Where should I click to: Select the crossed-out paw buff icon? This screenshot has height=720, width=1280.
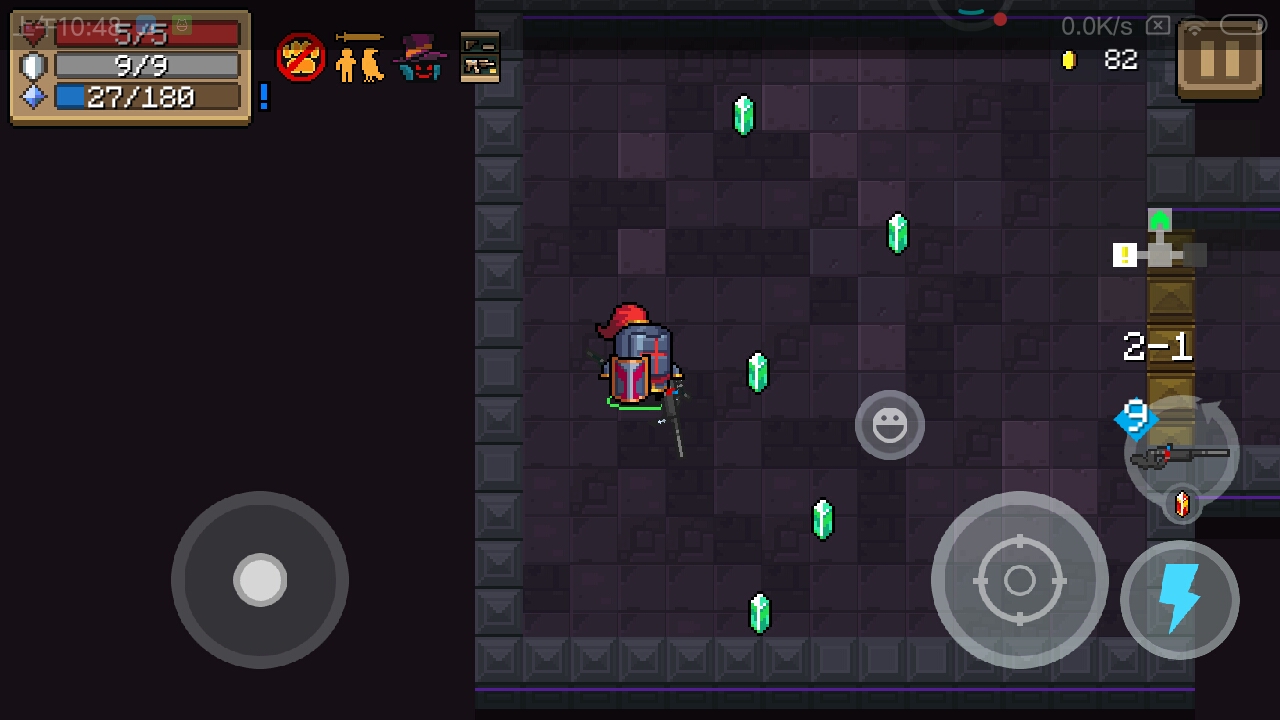(300, 58)
